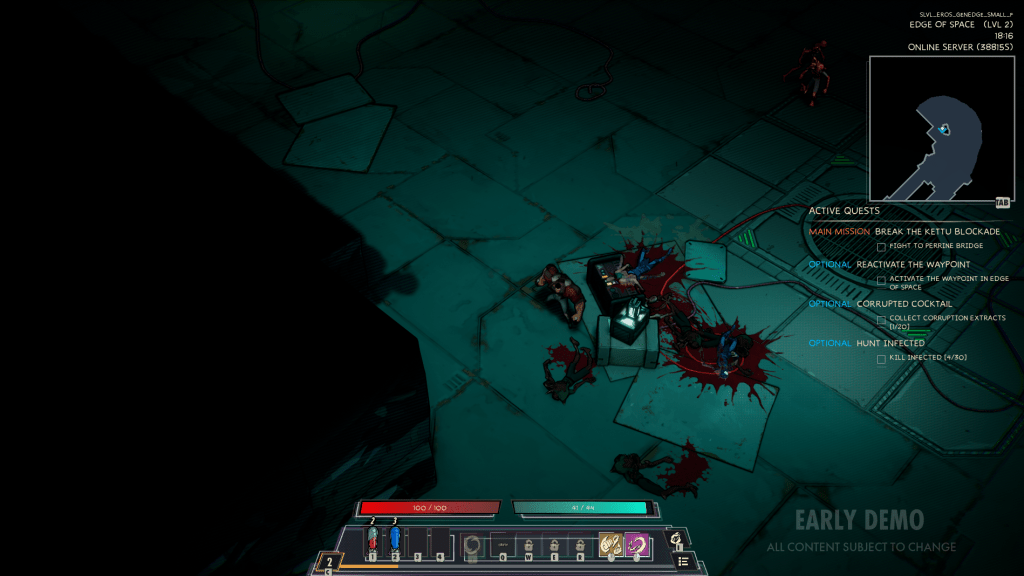Select the Break the Kettu Blockade main mission

pyautogui.click(x=930, y=232)
